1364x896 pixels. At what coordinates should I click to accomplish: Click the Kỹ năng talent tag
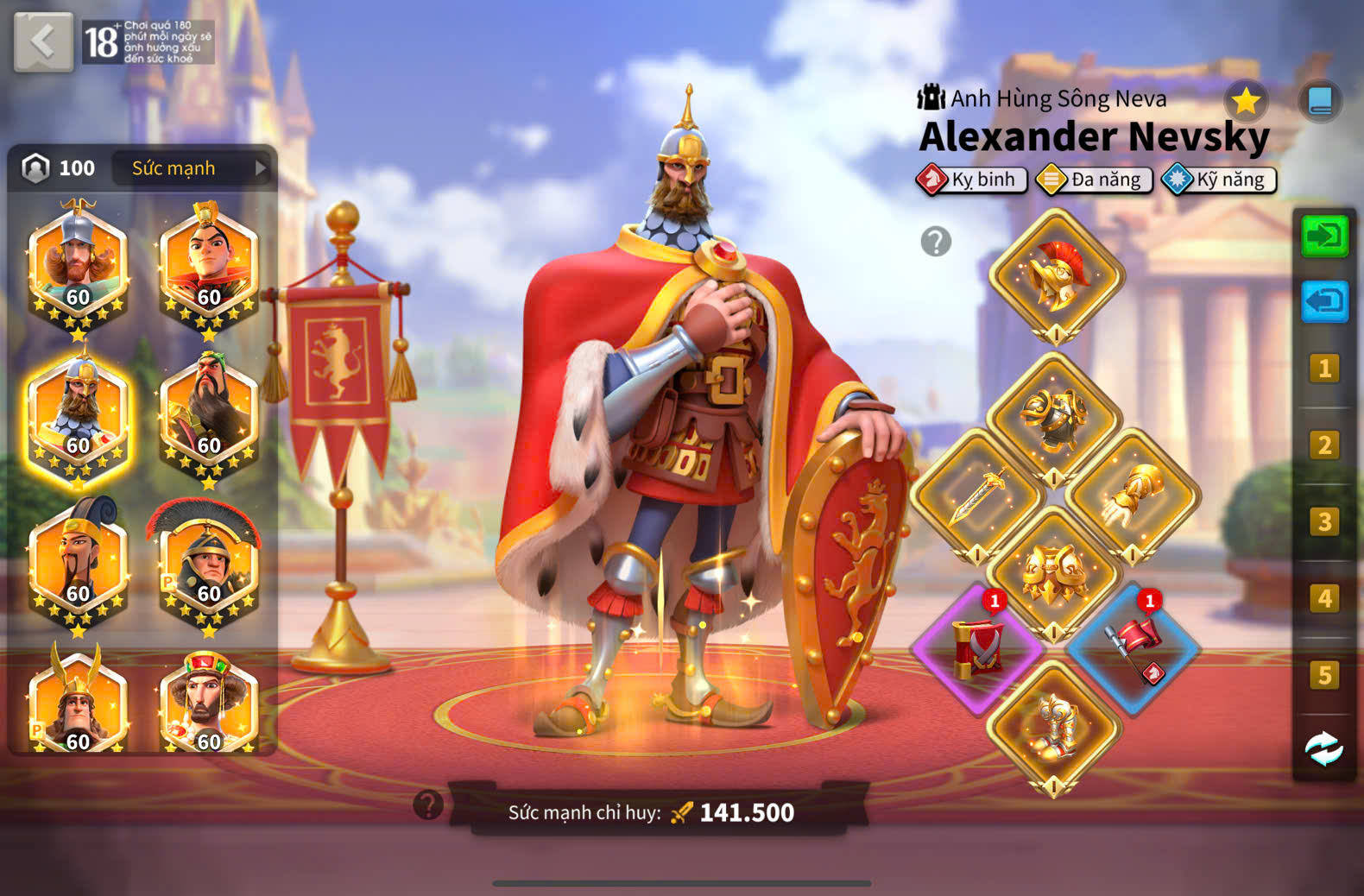[x=1219, y=180]
